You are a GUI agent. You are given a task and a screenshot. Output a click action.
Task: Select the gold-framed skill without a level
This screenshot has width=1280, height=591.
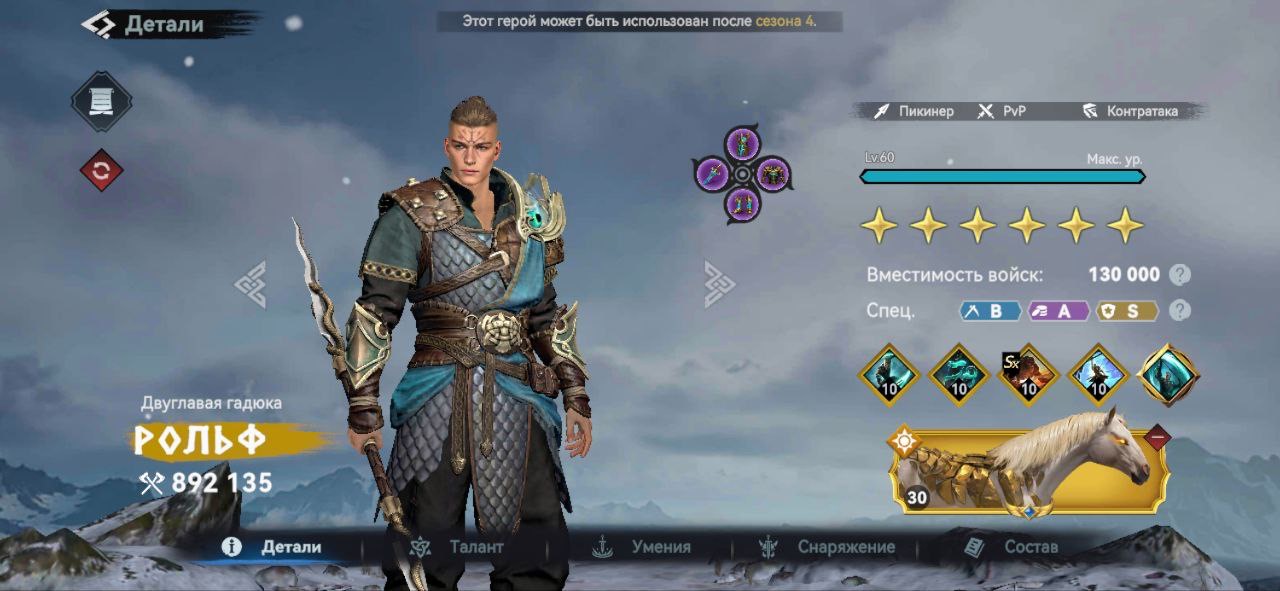pyautogui.click(x=1168, y=375)
